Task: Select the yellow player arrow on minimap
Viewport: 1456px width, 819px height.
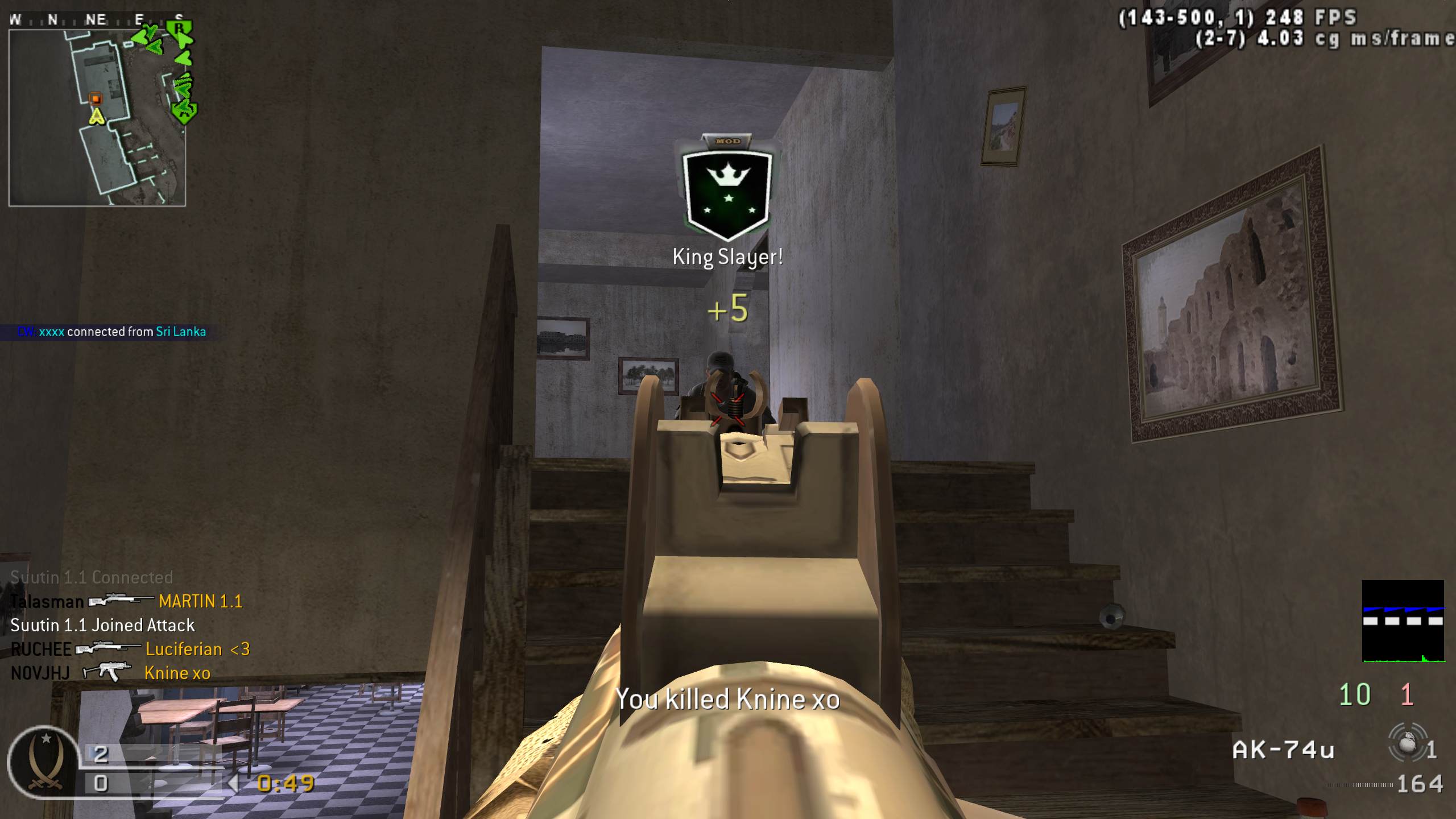Action: pos(97,117)
